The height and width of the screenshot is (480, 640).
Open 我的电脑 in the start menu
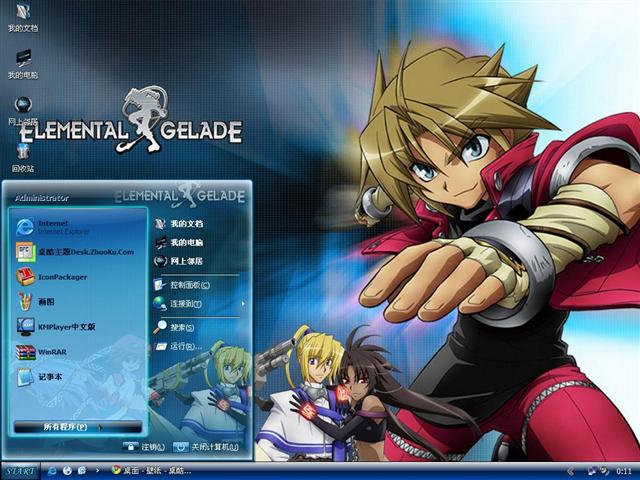(x=186, y=242)
